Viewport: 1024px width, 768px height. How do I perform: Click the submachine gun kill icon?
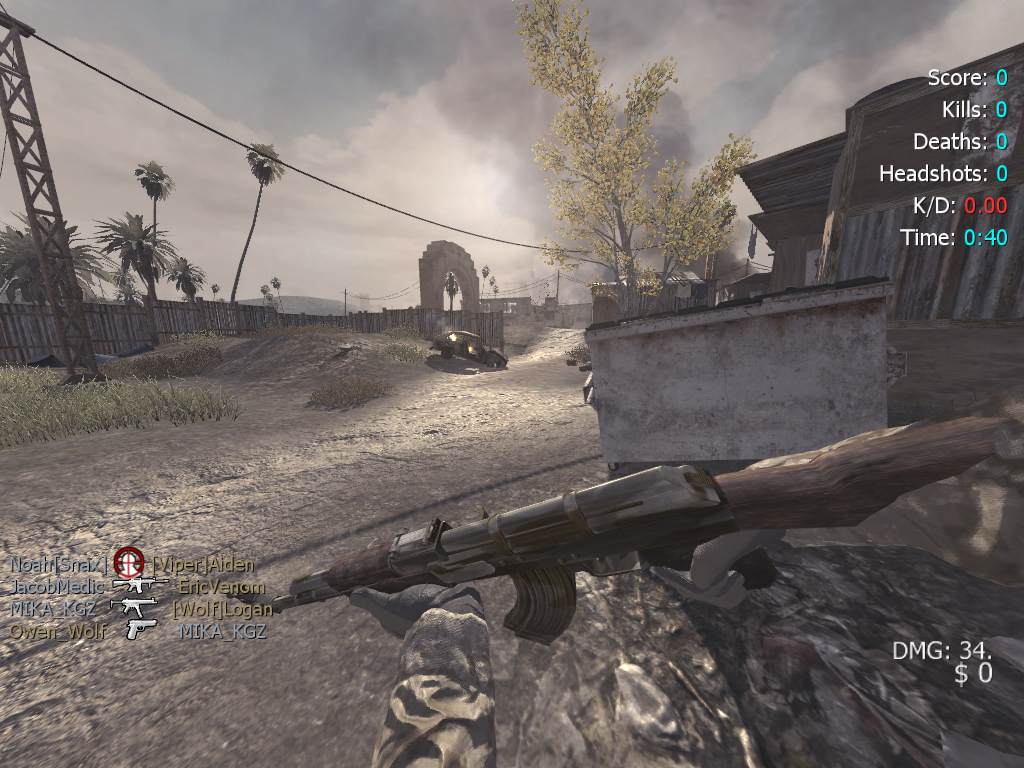click(x=133, y=607)
